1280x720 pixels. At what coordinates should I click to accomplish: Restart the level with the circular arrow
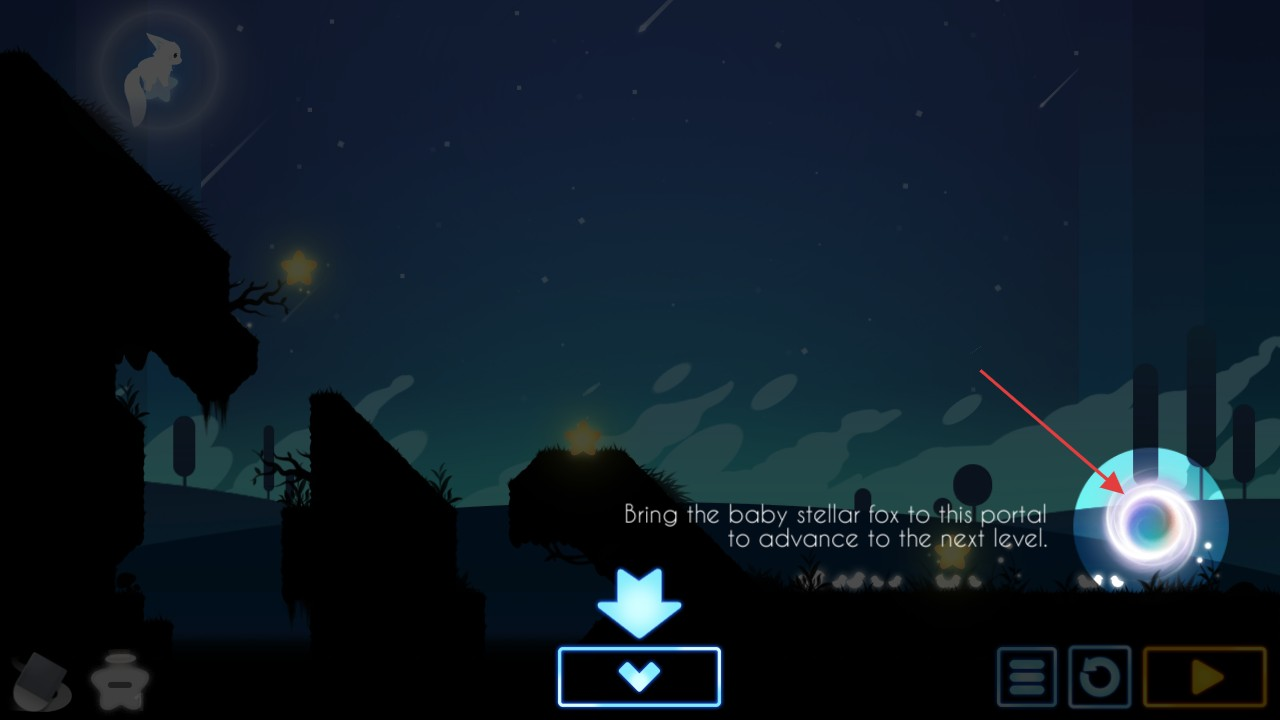pos(1099,677)
